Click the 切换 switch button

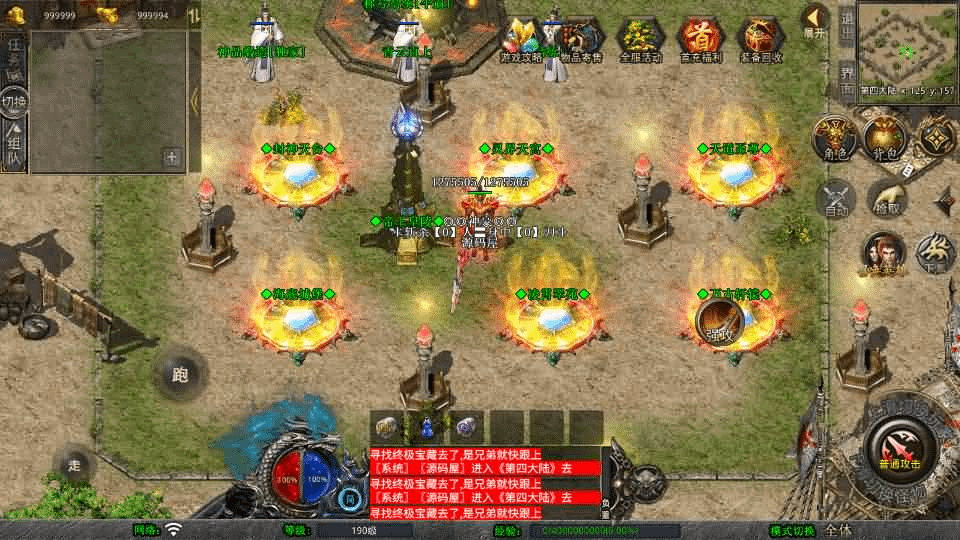point(14,101)
